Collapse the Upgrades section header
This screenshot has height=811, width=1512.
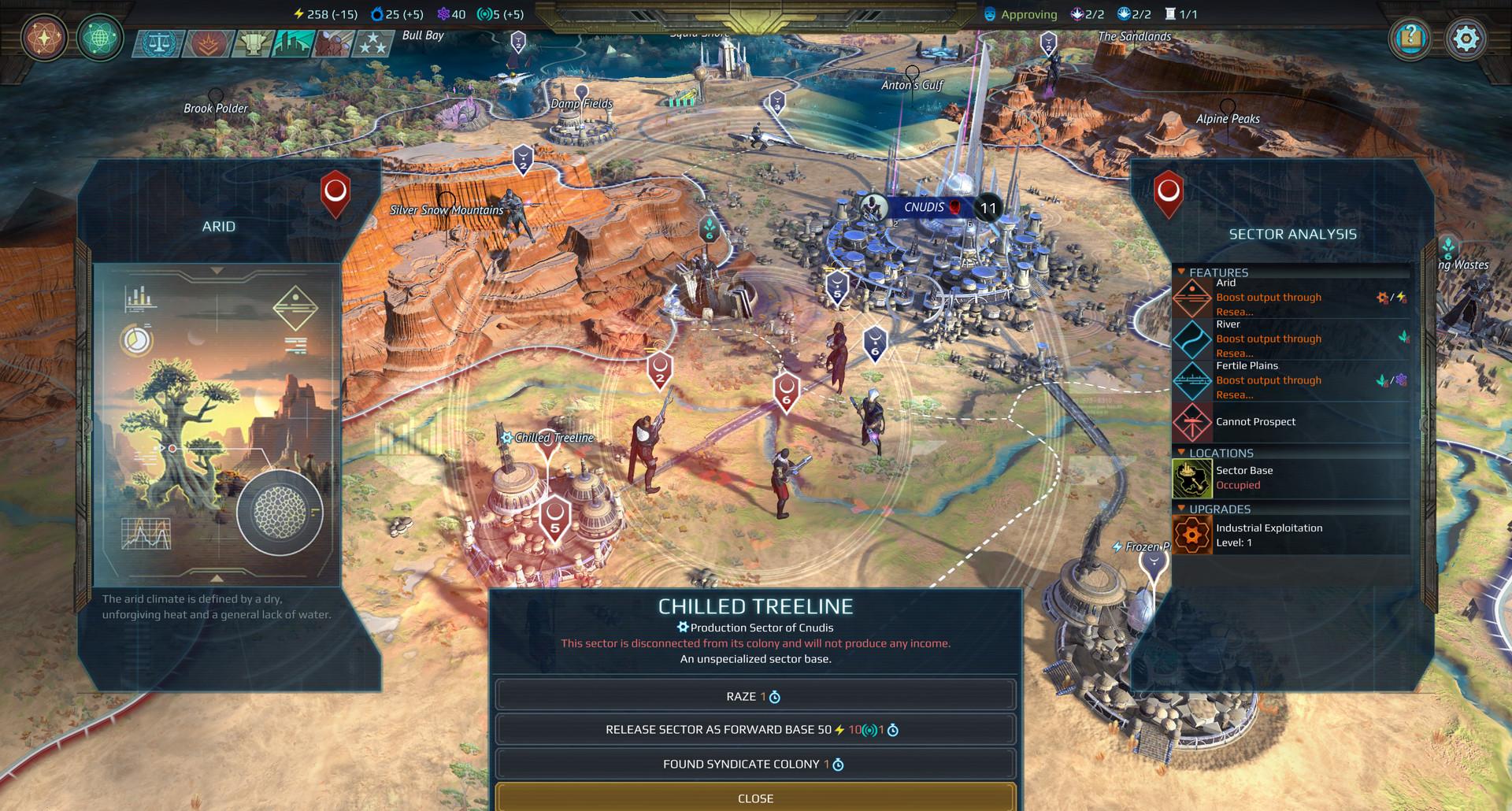1219,509
